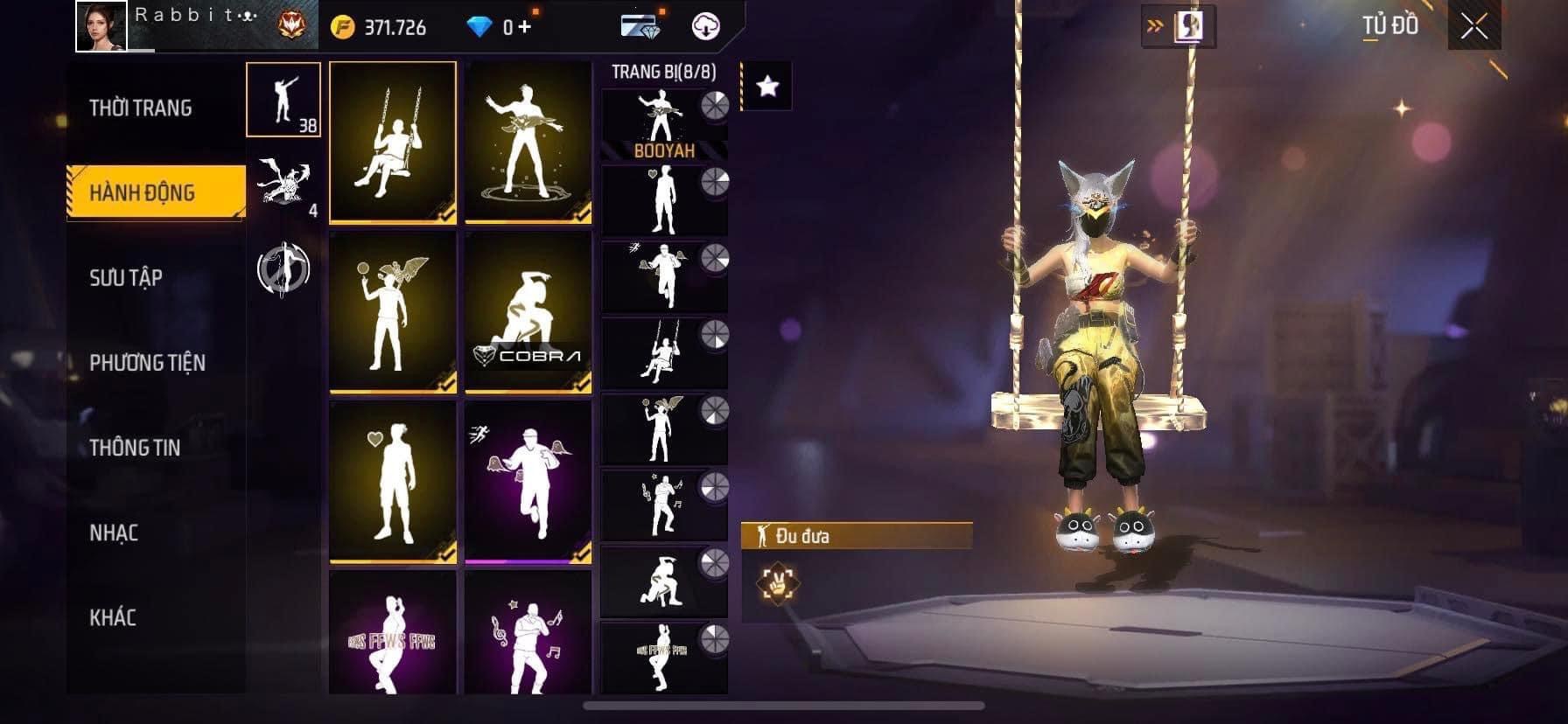Choose the swing emote in the grid
The width and height of the screenshot is (1568, 724).
(x=393, y=142)
